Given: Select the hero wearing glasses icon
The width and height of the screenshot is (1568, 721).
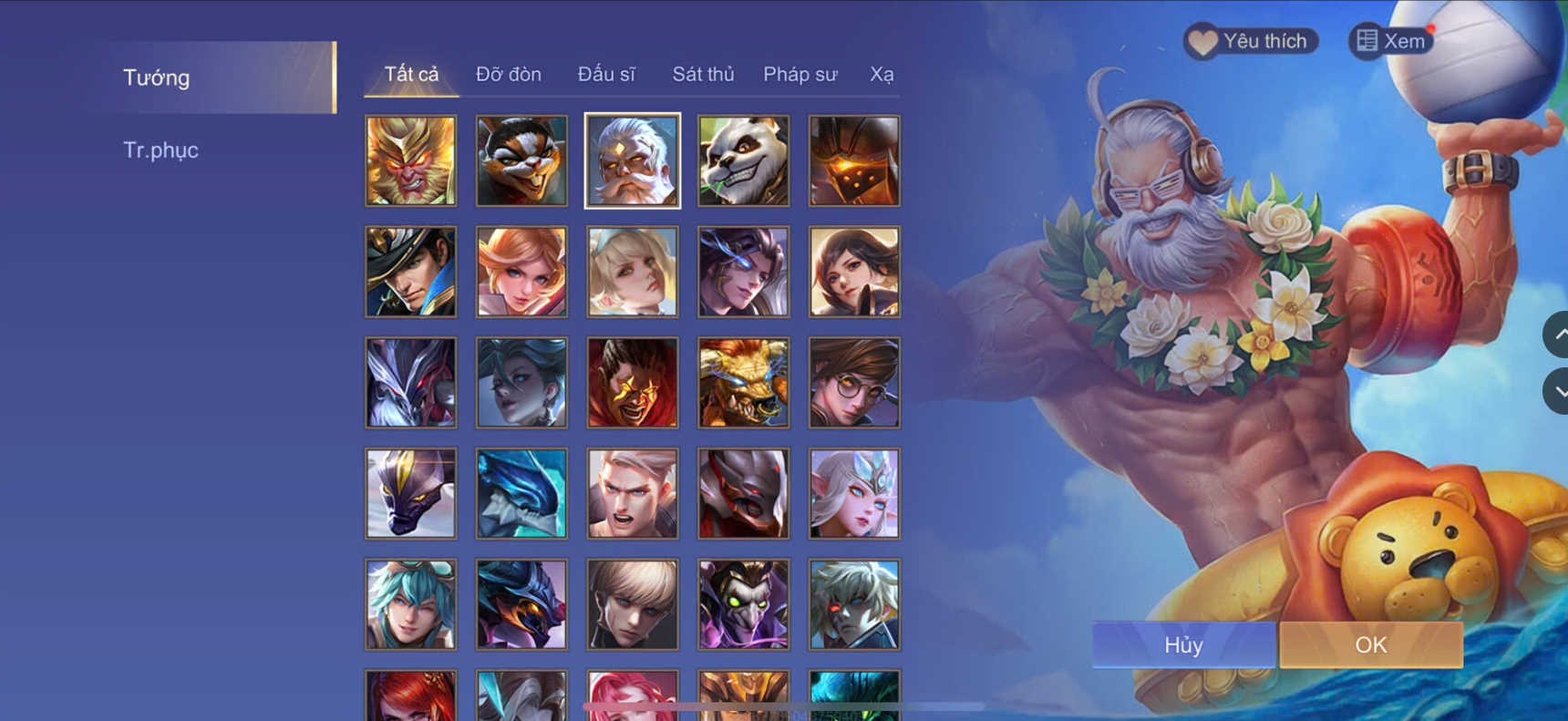Looking at the screenshot, I should click(x=854, y=382).
